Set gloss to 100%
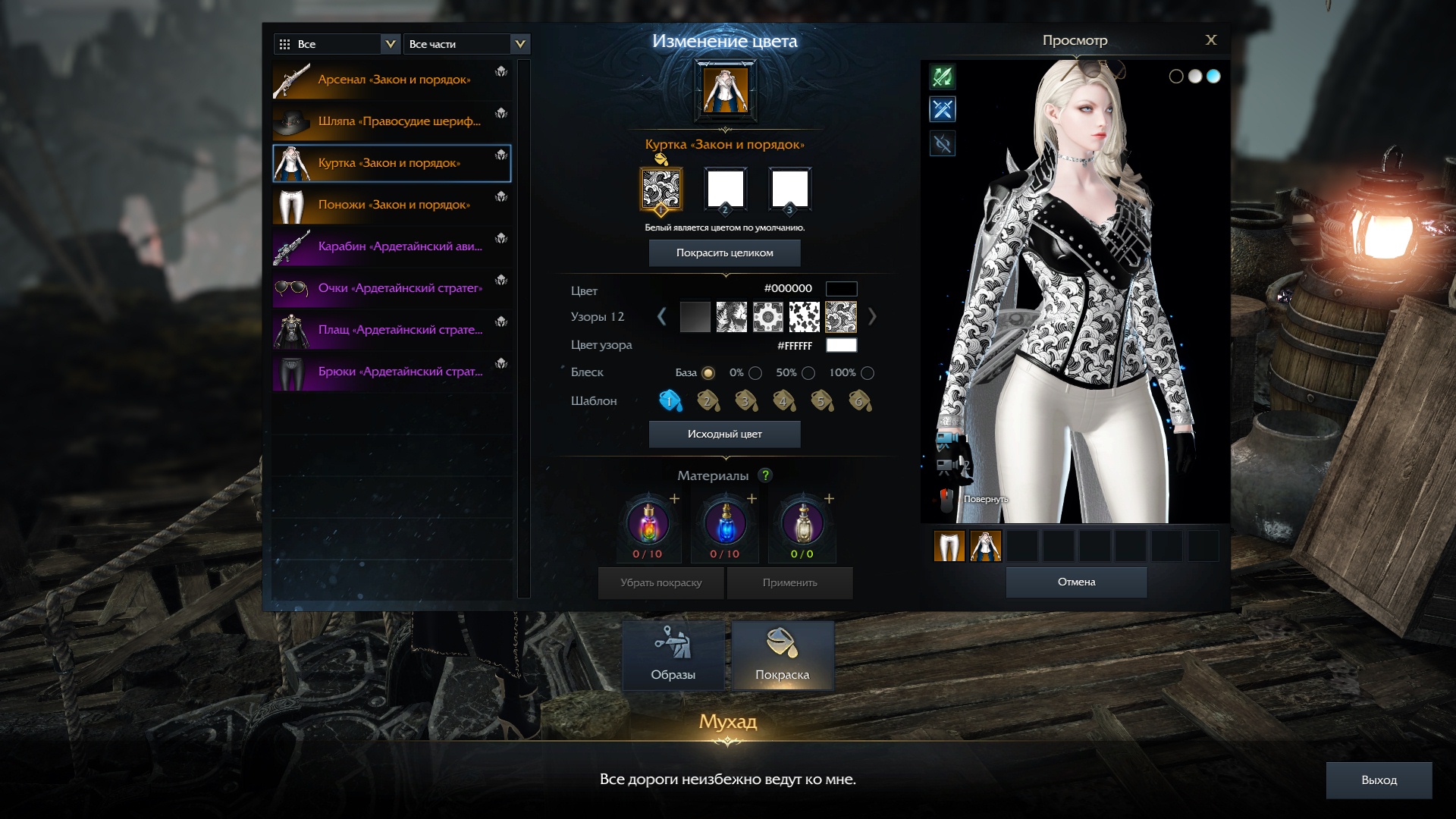Viewport: 1456px width, 819px height. 868,373
